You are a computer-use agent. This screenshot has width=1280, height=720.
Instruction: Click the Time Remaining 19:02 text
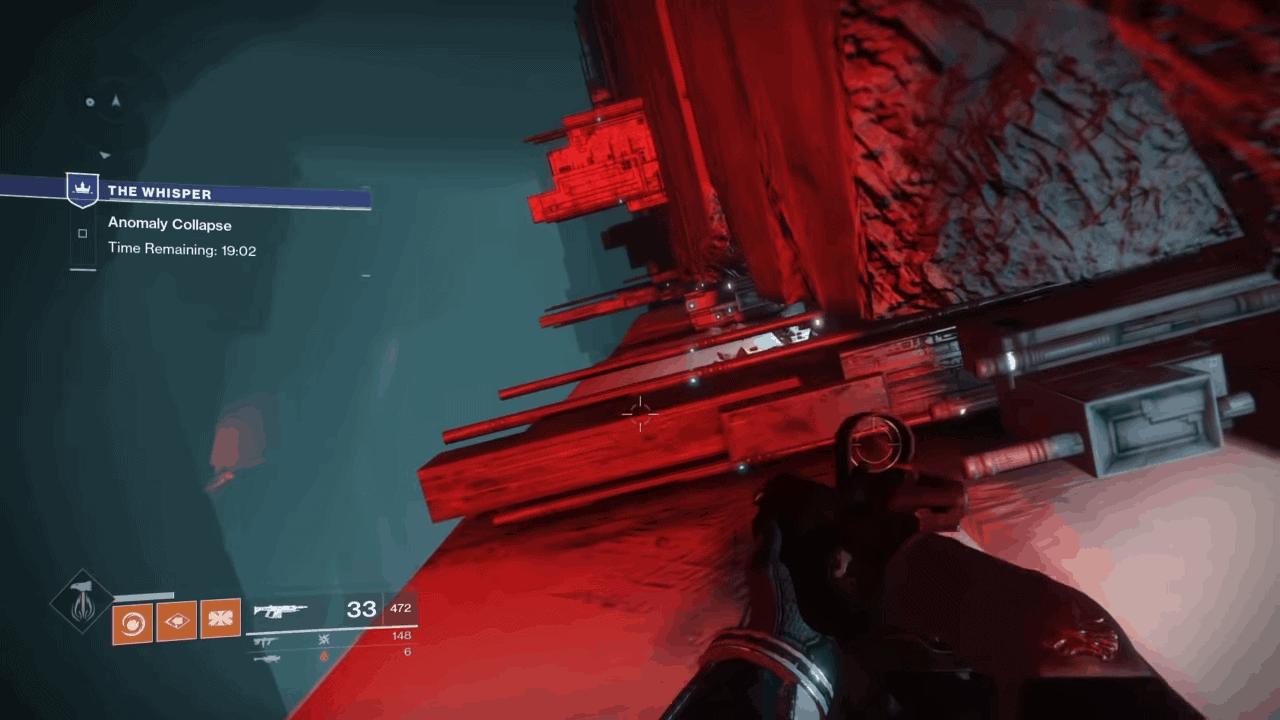point(181,249)
